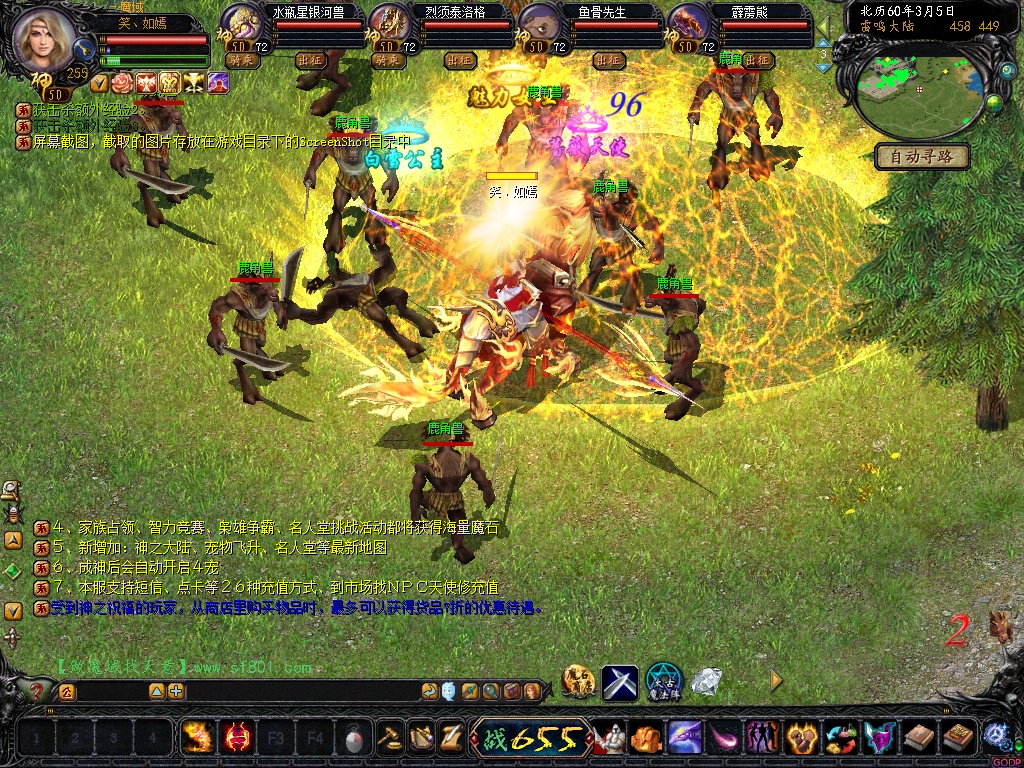Activate the crossed swords skill icon
The width and height of the screenshot is (1024, 768).
(x=620, y=682)
